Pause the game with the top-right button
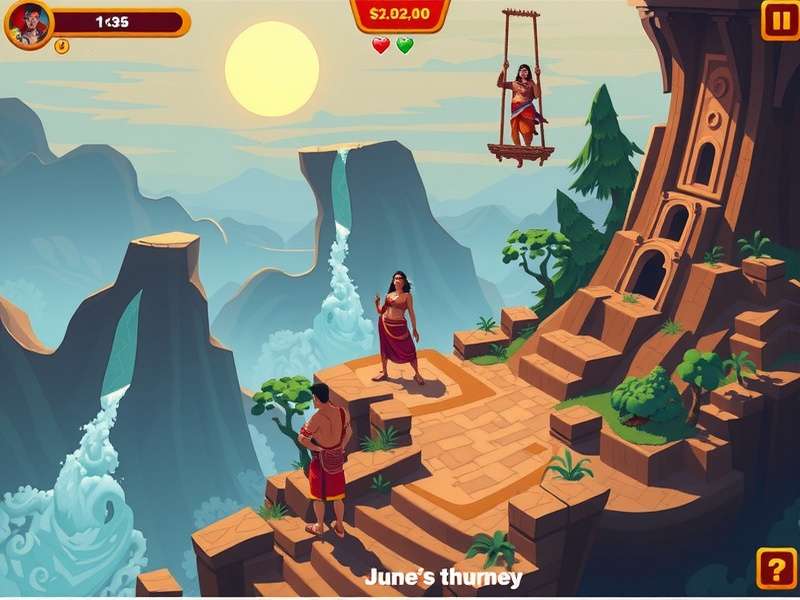 tap(779, 20)
